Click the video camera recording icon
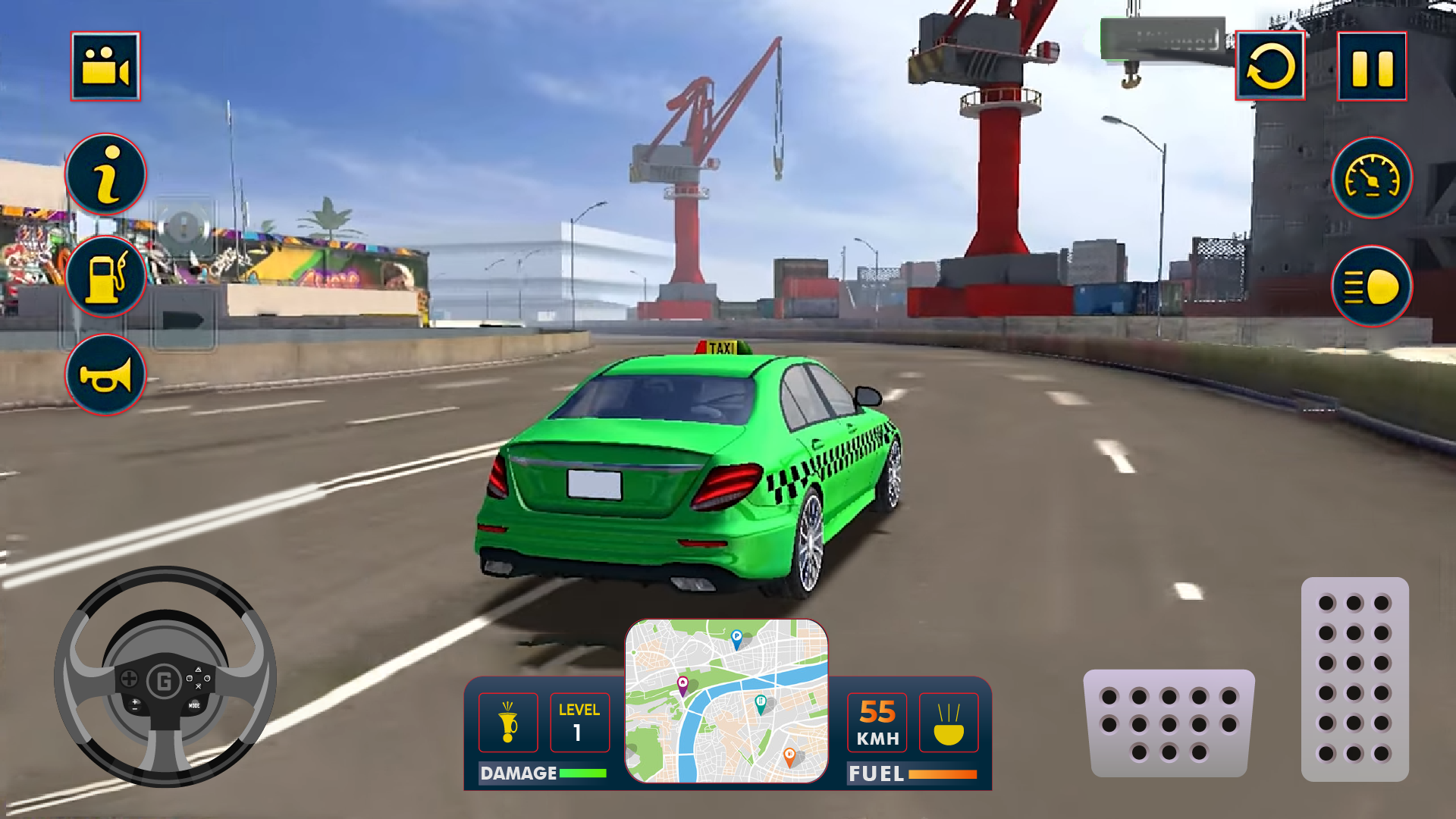 [105, 66]
